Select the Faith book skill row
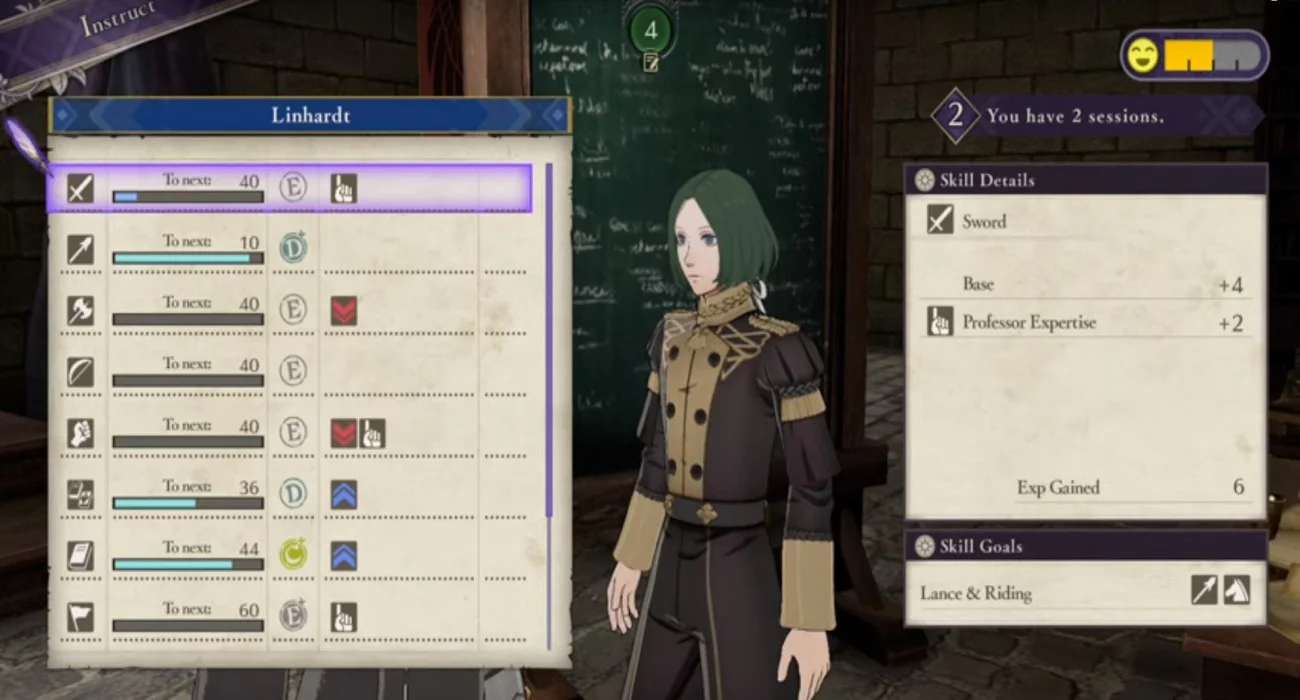The width and height of the screenshot is (1300, 700). click(x=290, y=556)
